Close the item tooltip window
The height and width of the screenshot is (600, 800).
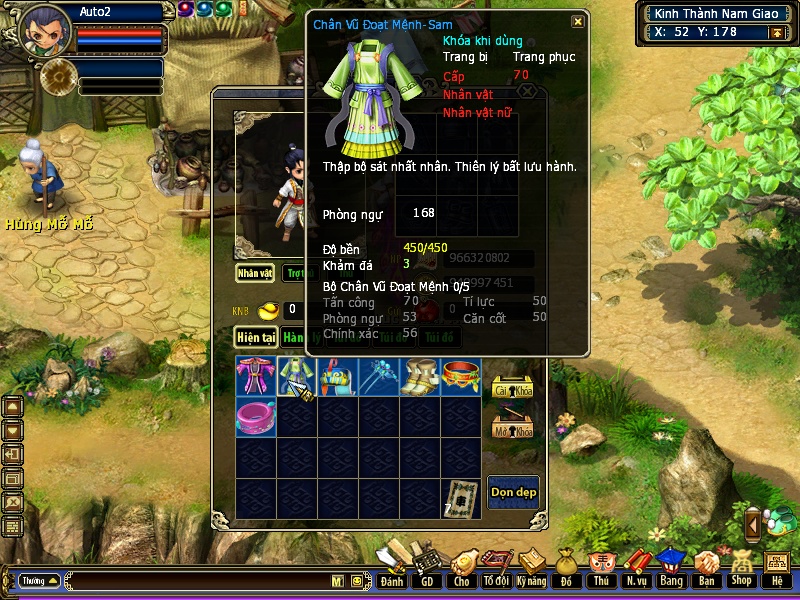(577, 22)
